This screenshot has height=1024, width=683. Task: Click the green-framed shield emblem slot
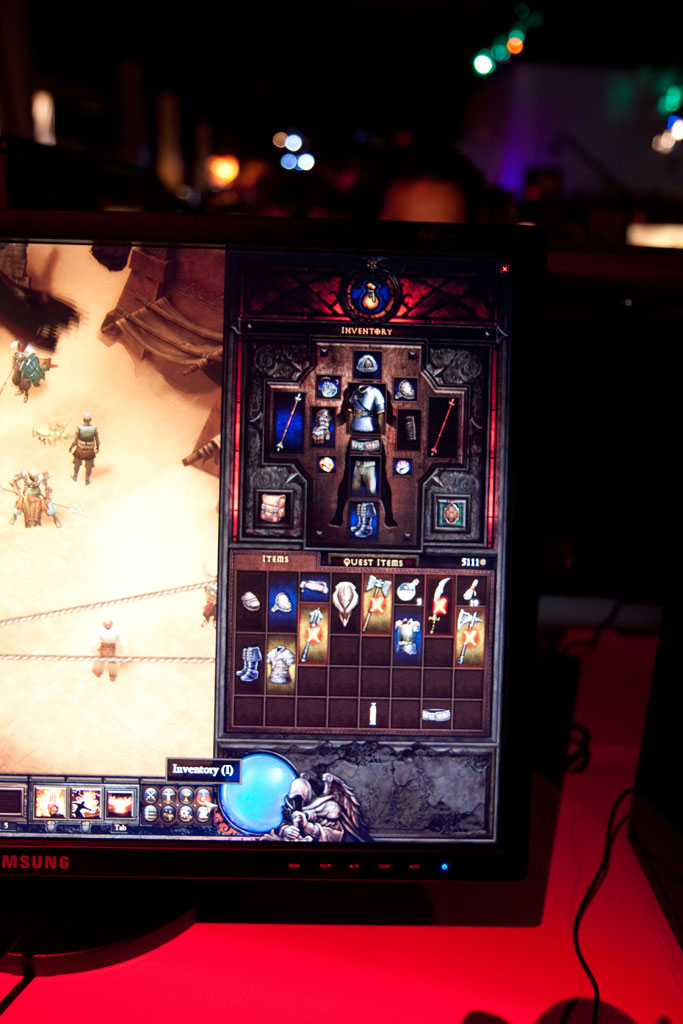point(451,512)
